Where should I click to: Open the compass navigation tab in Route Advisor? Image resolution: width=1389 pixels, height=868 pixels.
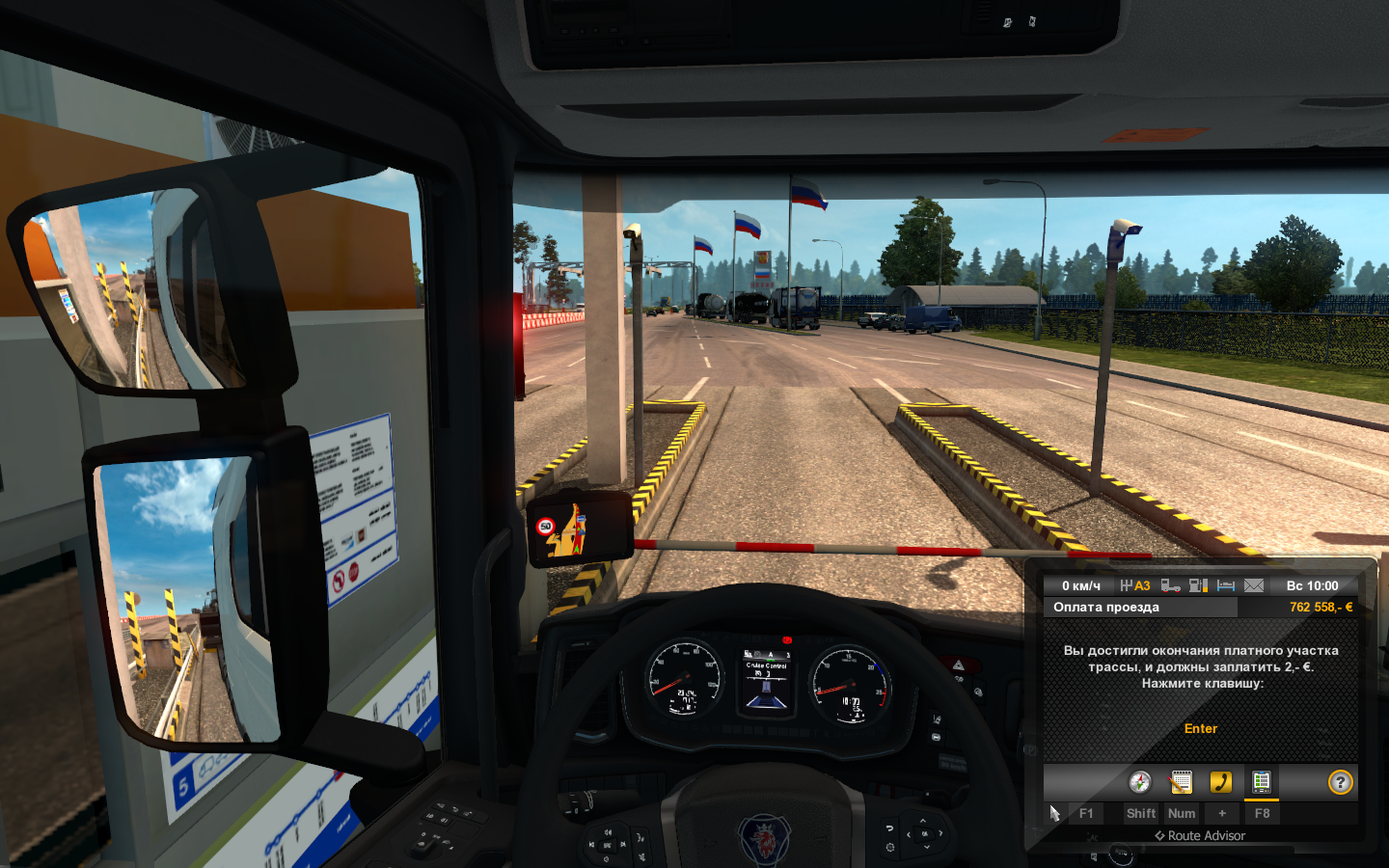(x=1140, y=782)
